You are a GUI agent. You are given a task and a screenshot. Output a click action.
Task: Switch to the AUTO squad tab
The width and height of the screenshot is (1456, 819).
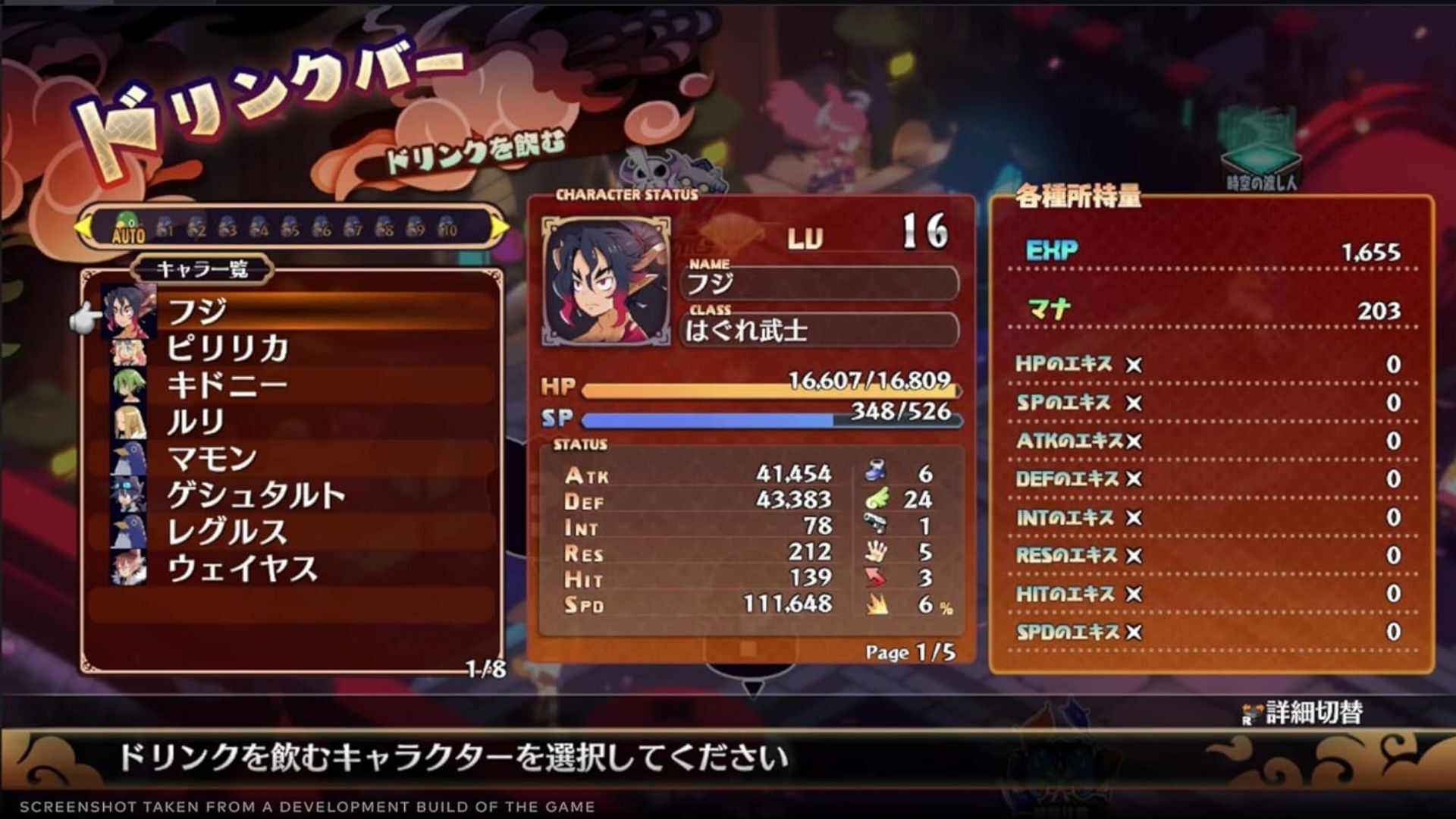tap(128, 227)
